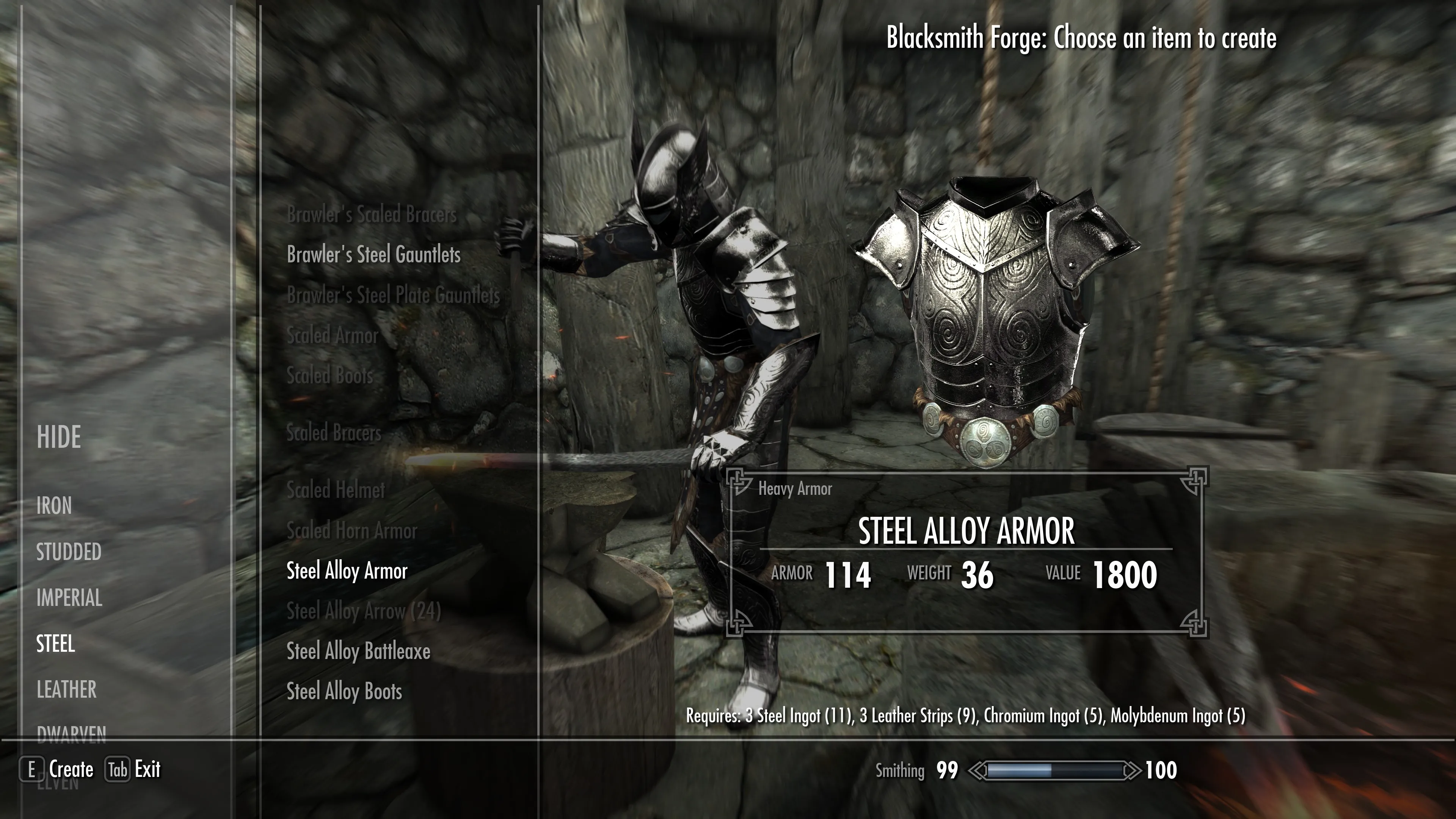Select the Steel Alloy Battleaxe
The image size is (1456, 819).
click(x=358, y=651)
